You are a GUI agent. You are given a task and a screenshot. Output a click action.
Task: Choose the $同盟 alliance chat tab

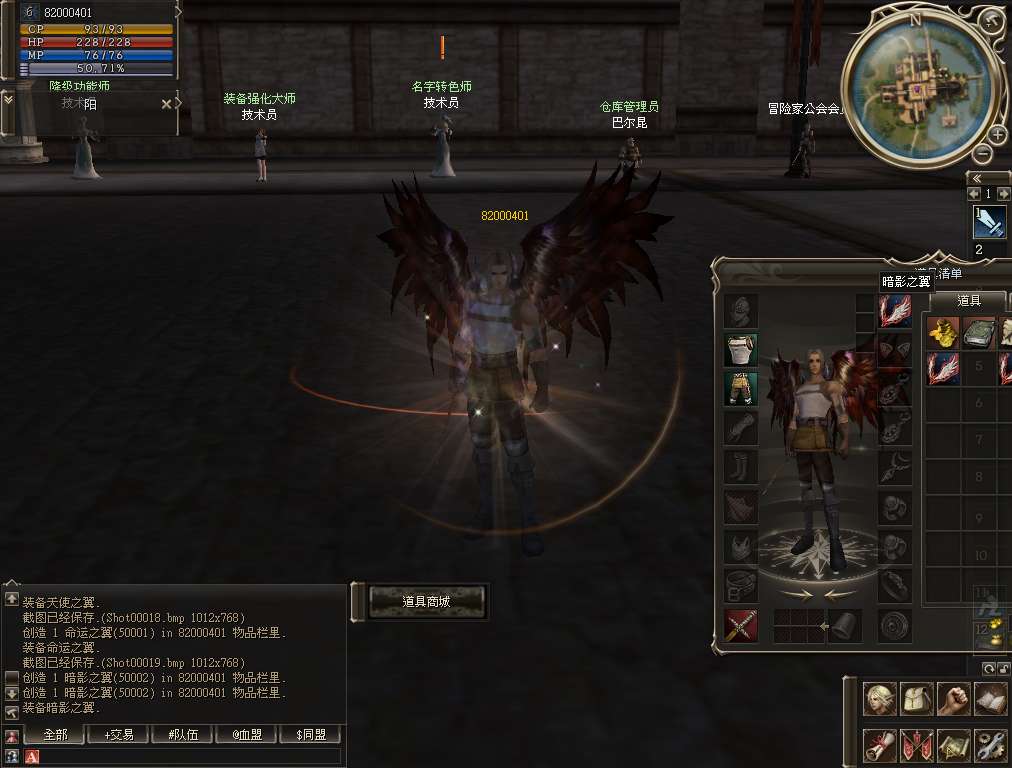(x=311, y=735)
